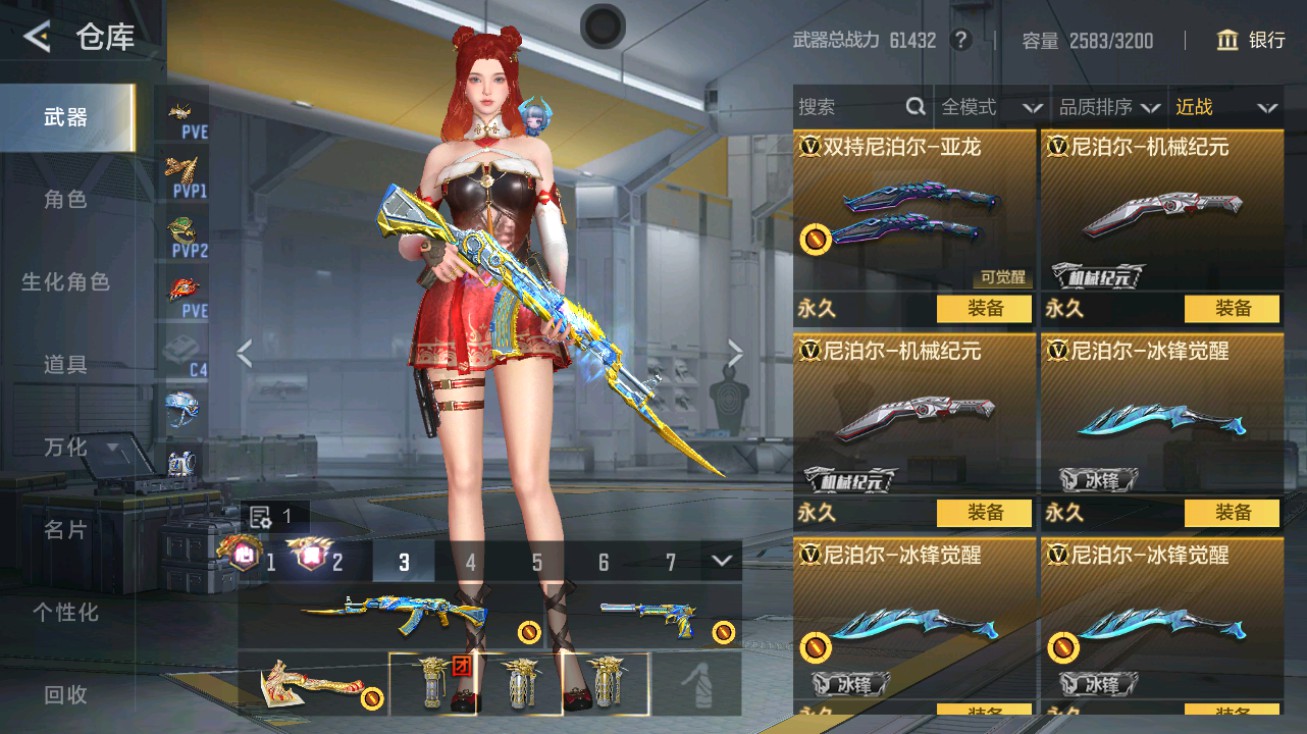Select loadout preset tab 4

click(470, 563)
